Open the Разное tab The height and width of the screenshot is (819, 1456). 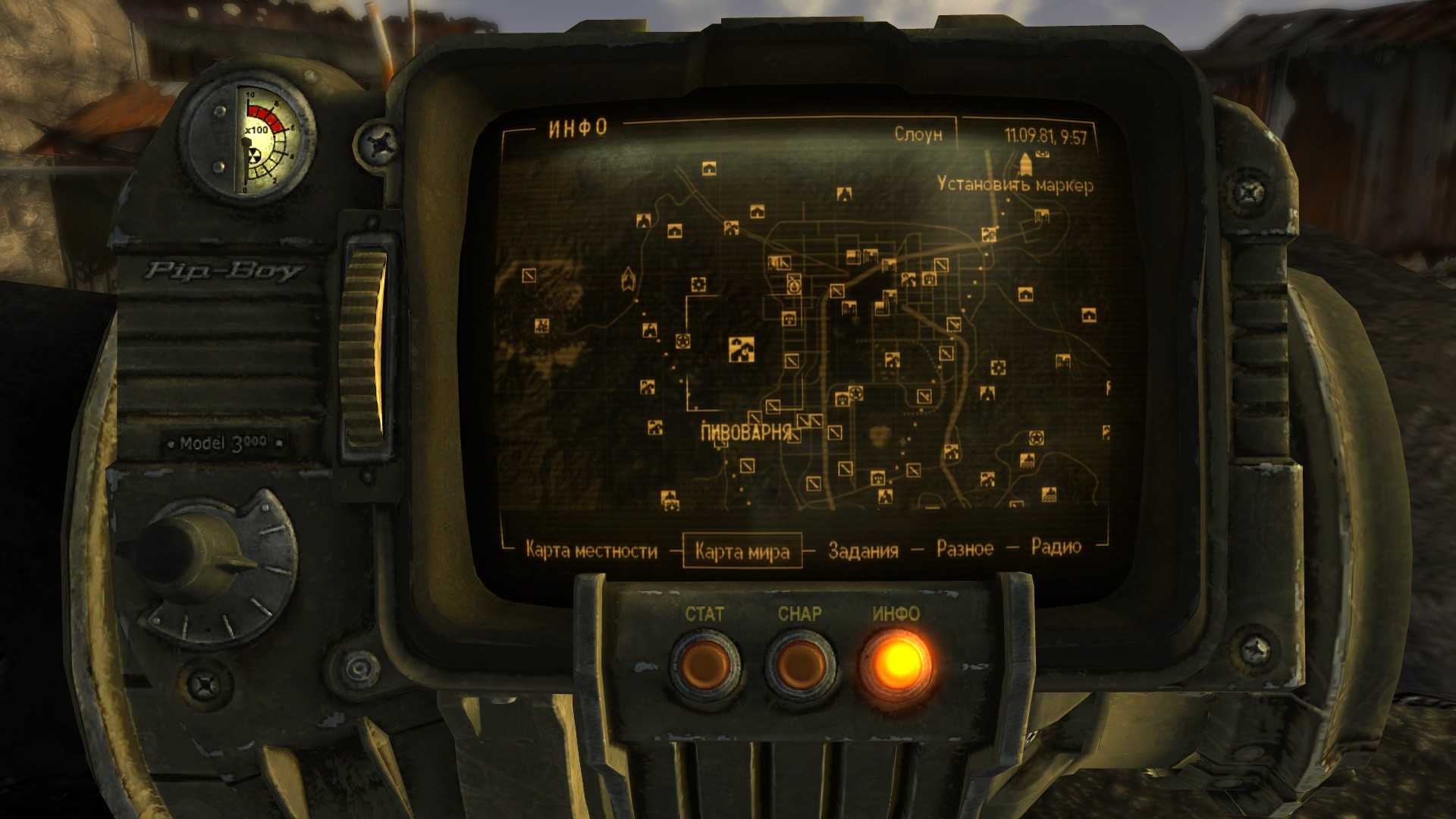[965, 548]
